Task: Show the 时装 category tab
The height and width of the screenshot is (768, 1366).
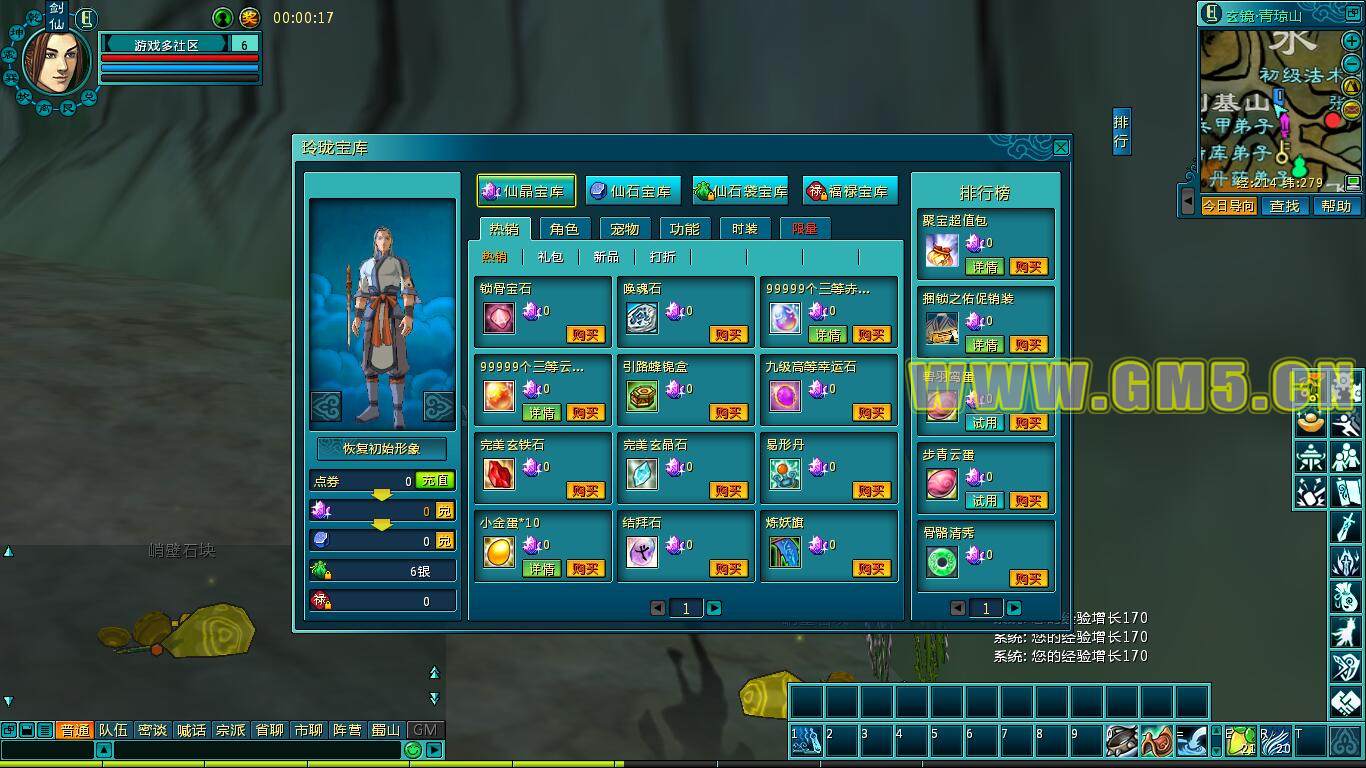Action: point(744,229)
